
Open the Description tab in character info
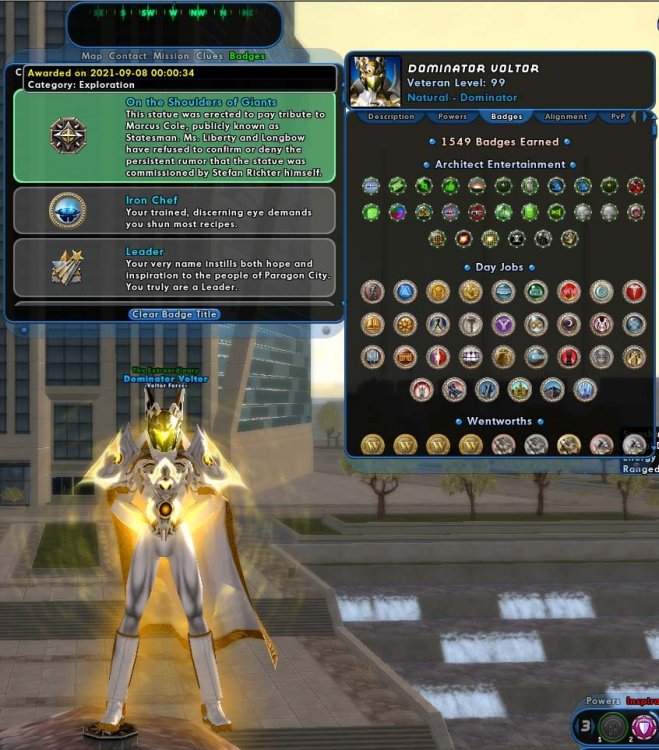[x=391, y=117]
